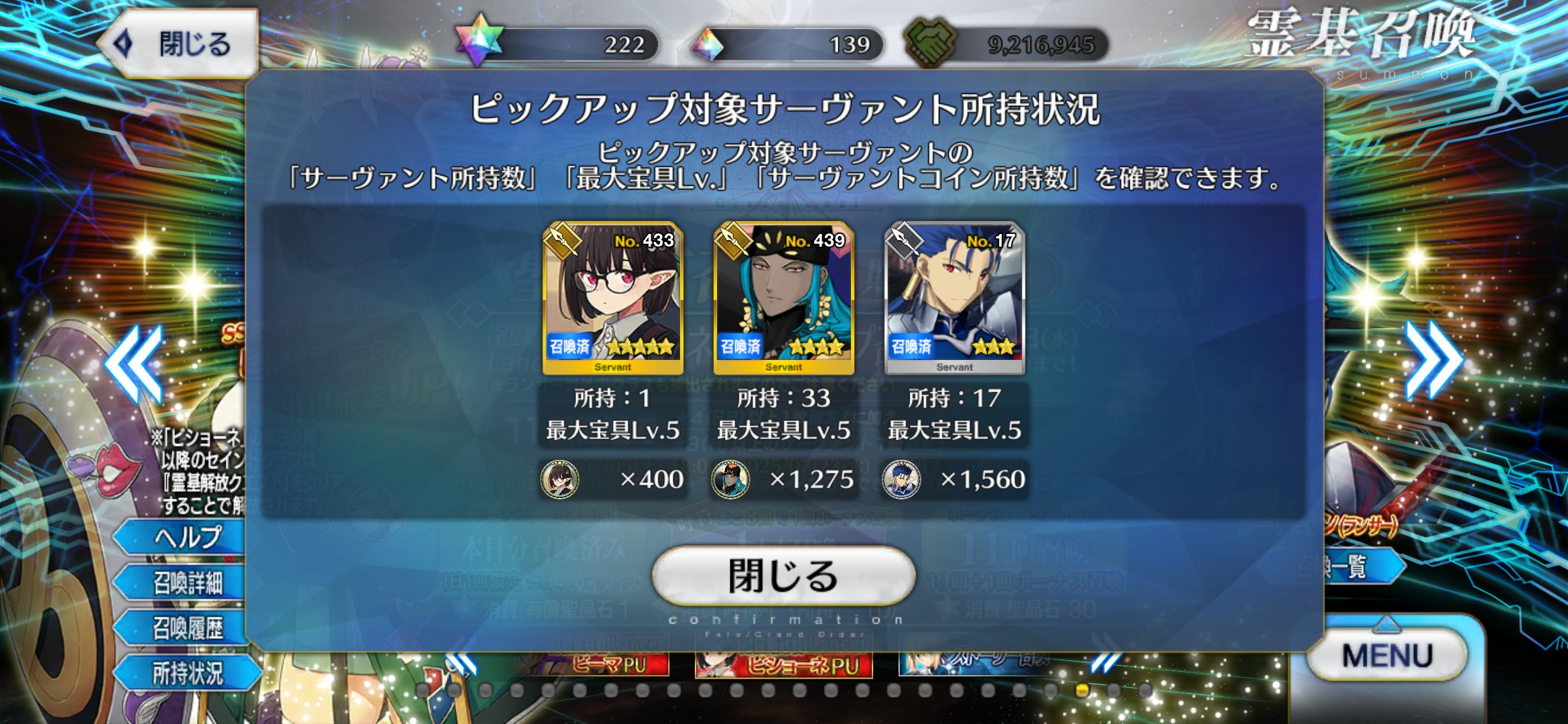Screen dimensions: 1568x724
Task: Select Cu Chulainn card No. 17
Action: coord(954,298)
